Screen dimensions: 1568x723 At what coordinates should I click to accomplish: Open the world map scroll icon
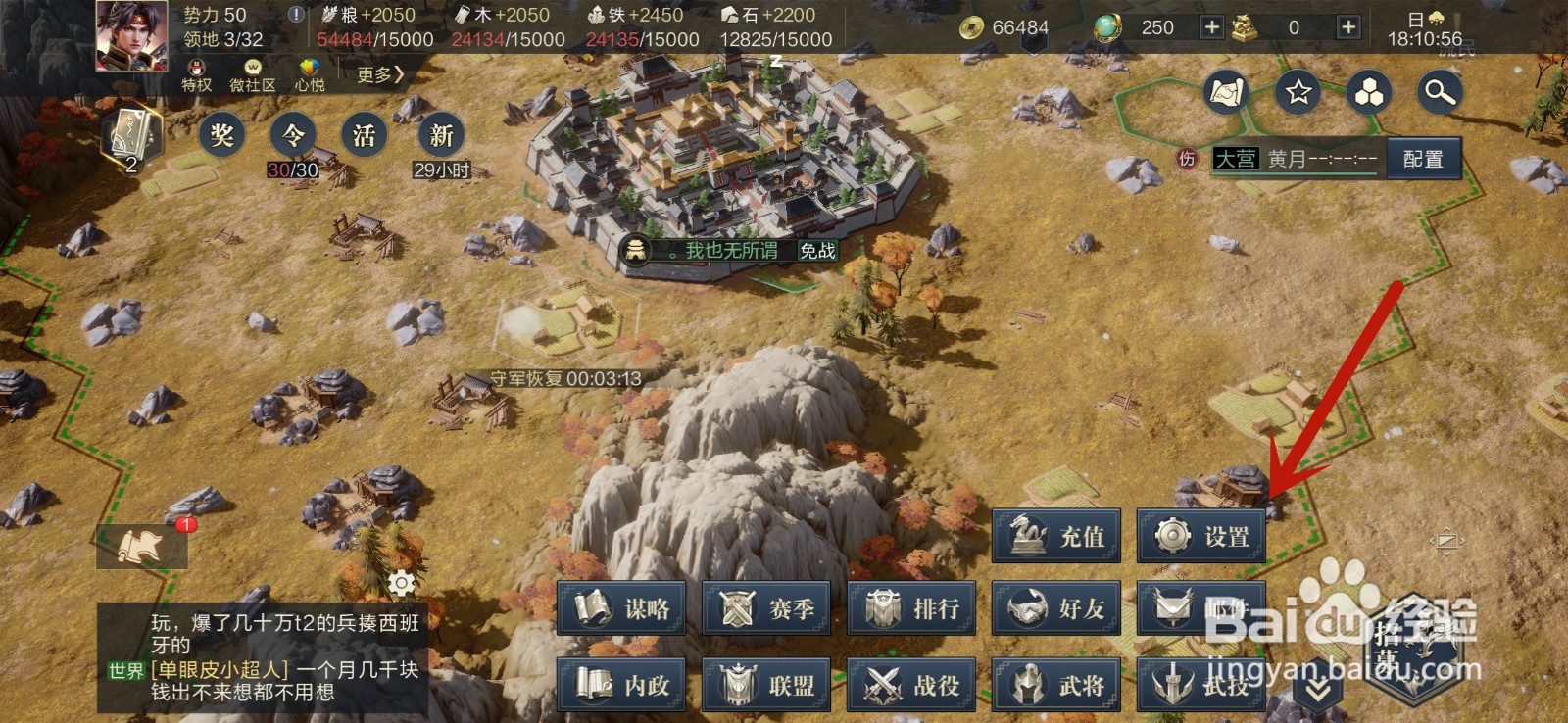point(1226,92)
